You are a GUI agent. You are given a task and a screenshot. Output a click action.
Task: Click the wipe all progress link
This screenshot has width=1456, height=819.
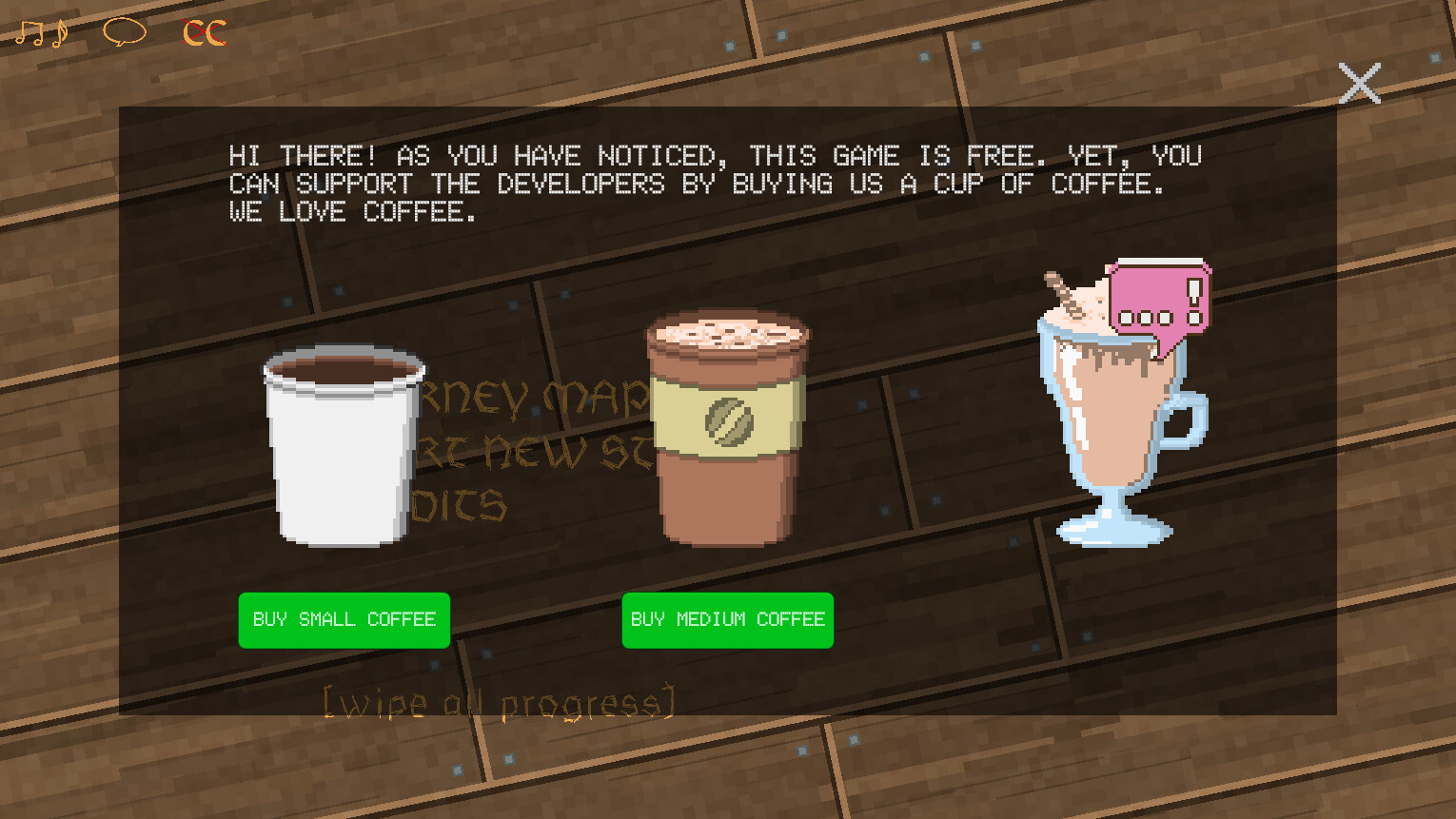(500, 701)
